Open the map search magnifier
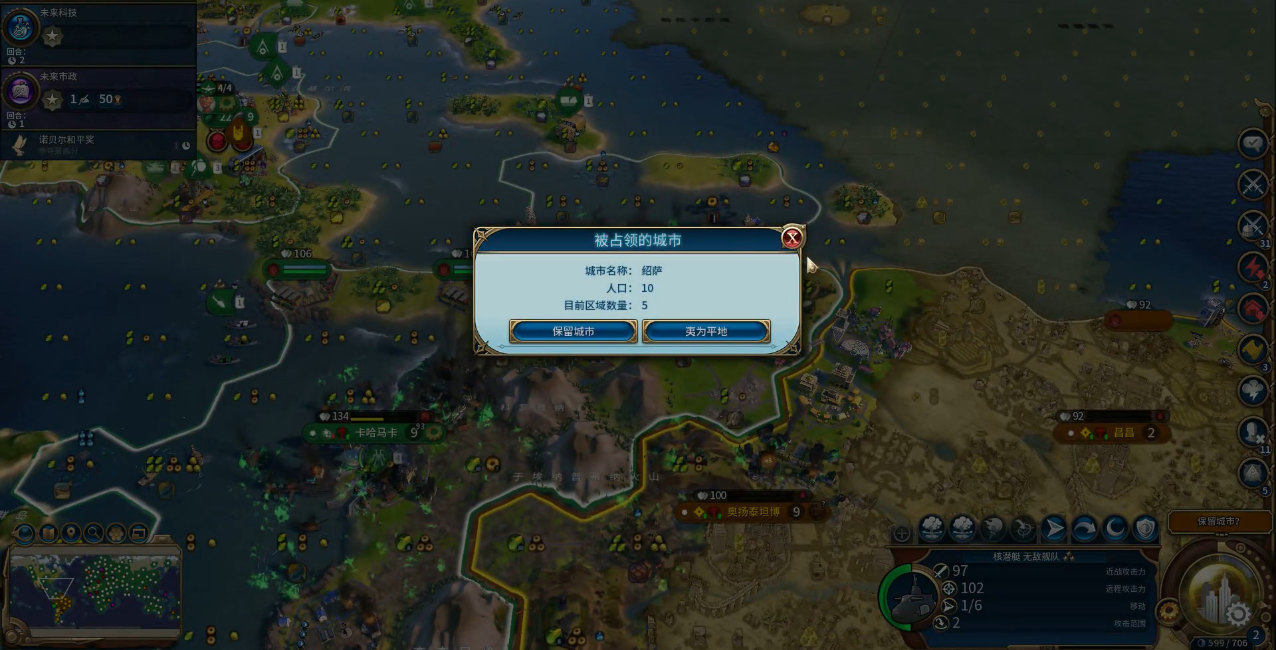The width and height of the screenshot is (1276, 650). 93,533
